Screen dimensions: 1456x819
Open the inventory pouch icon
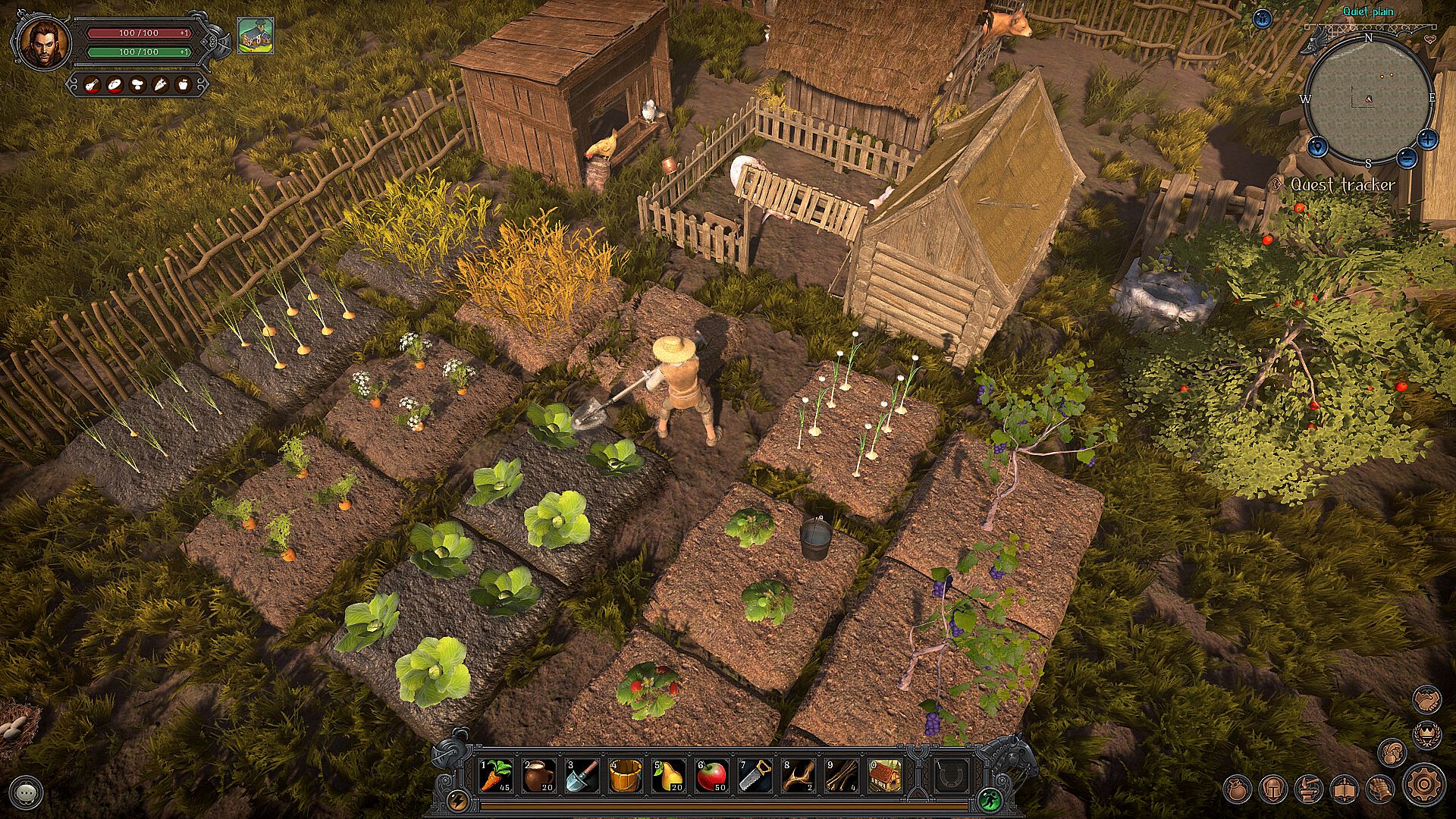(1238, 789)
